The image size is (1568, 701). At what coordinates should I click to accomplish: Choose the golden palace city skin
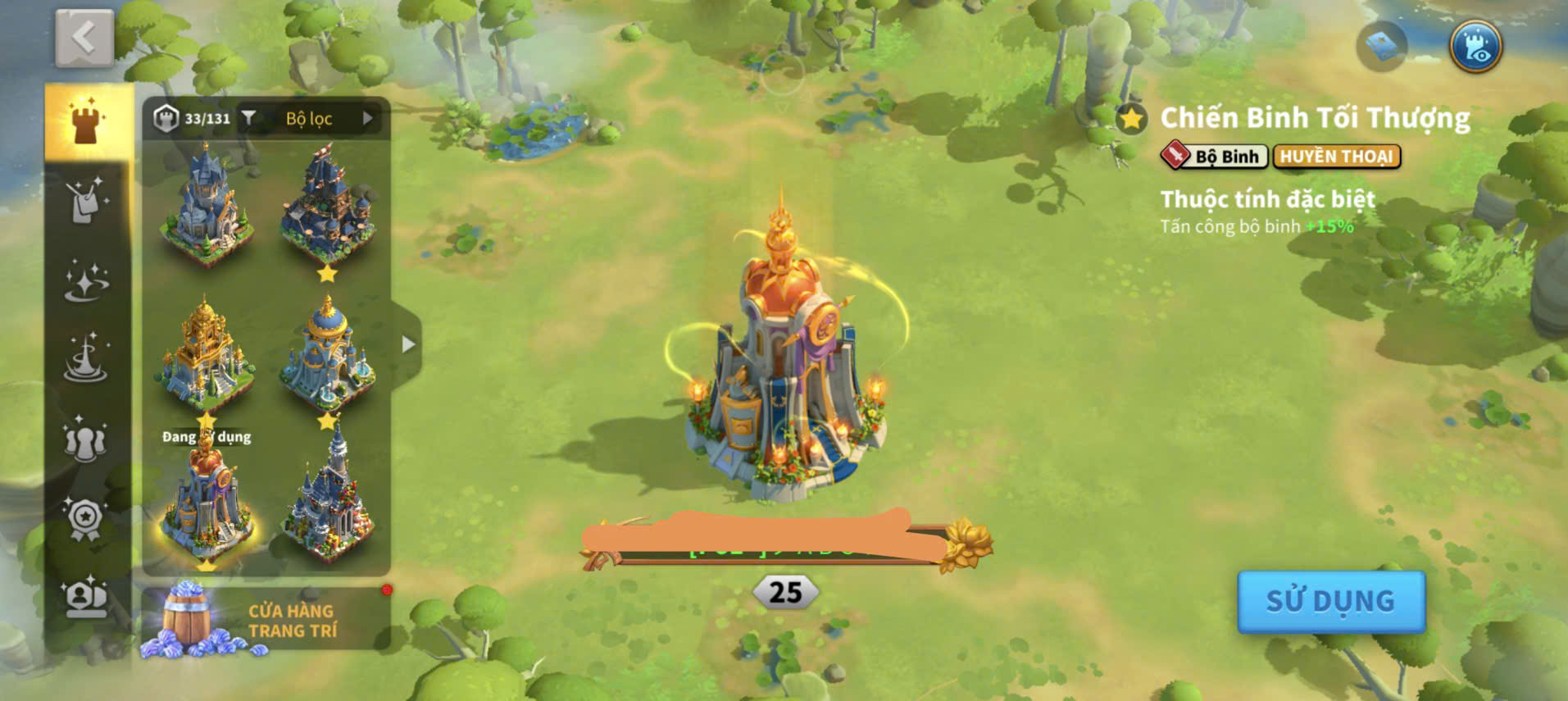click(x=205, y=353)
